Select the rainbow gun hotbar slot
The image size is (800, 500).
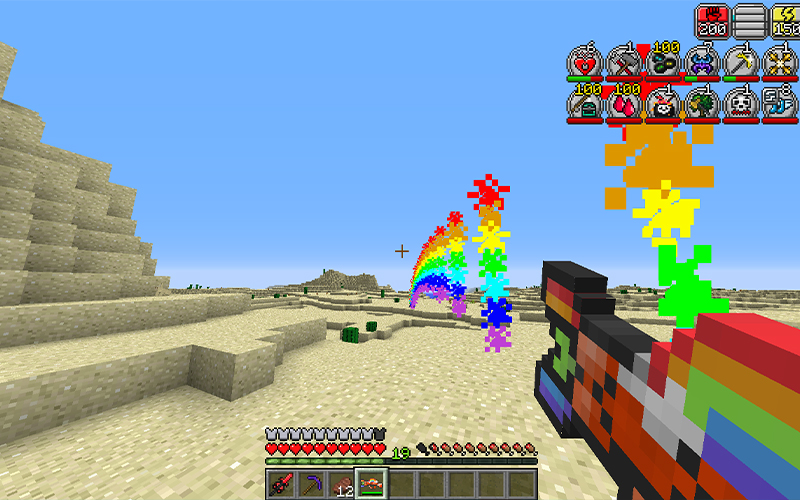pyautogui.click(x=372, y=486)
